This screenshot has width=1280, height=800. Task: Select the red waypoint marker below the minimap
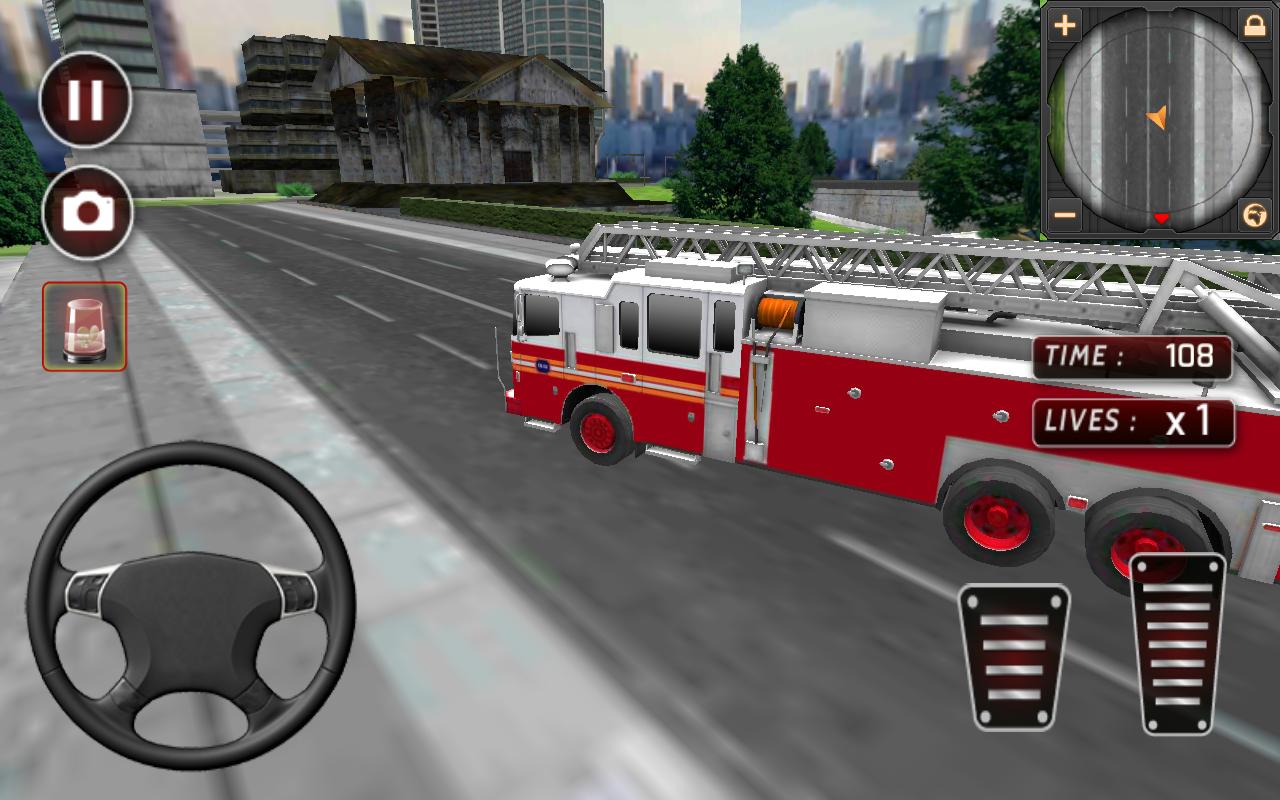tap(1160, 213)
